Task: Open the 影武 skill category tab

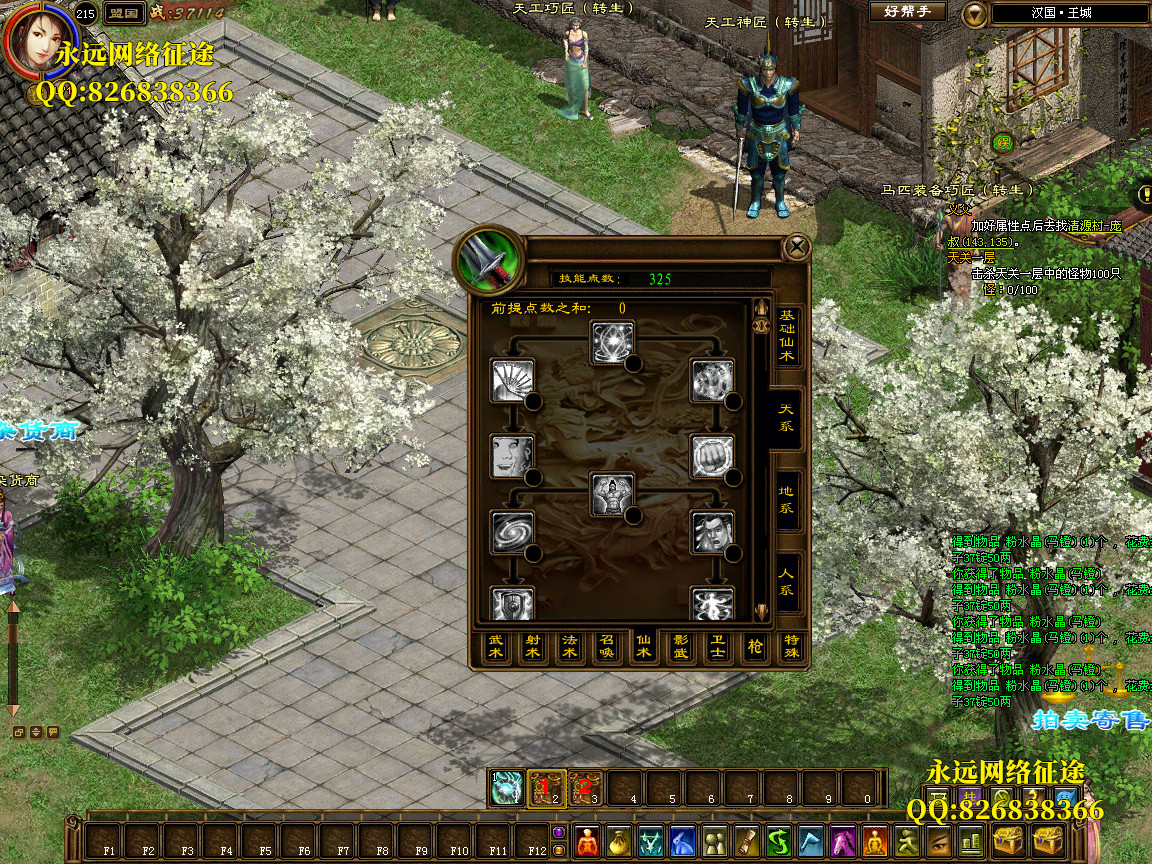Action: (x=680, y=647)
